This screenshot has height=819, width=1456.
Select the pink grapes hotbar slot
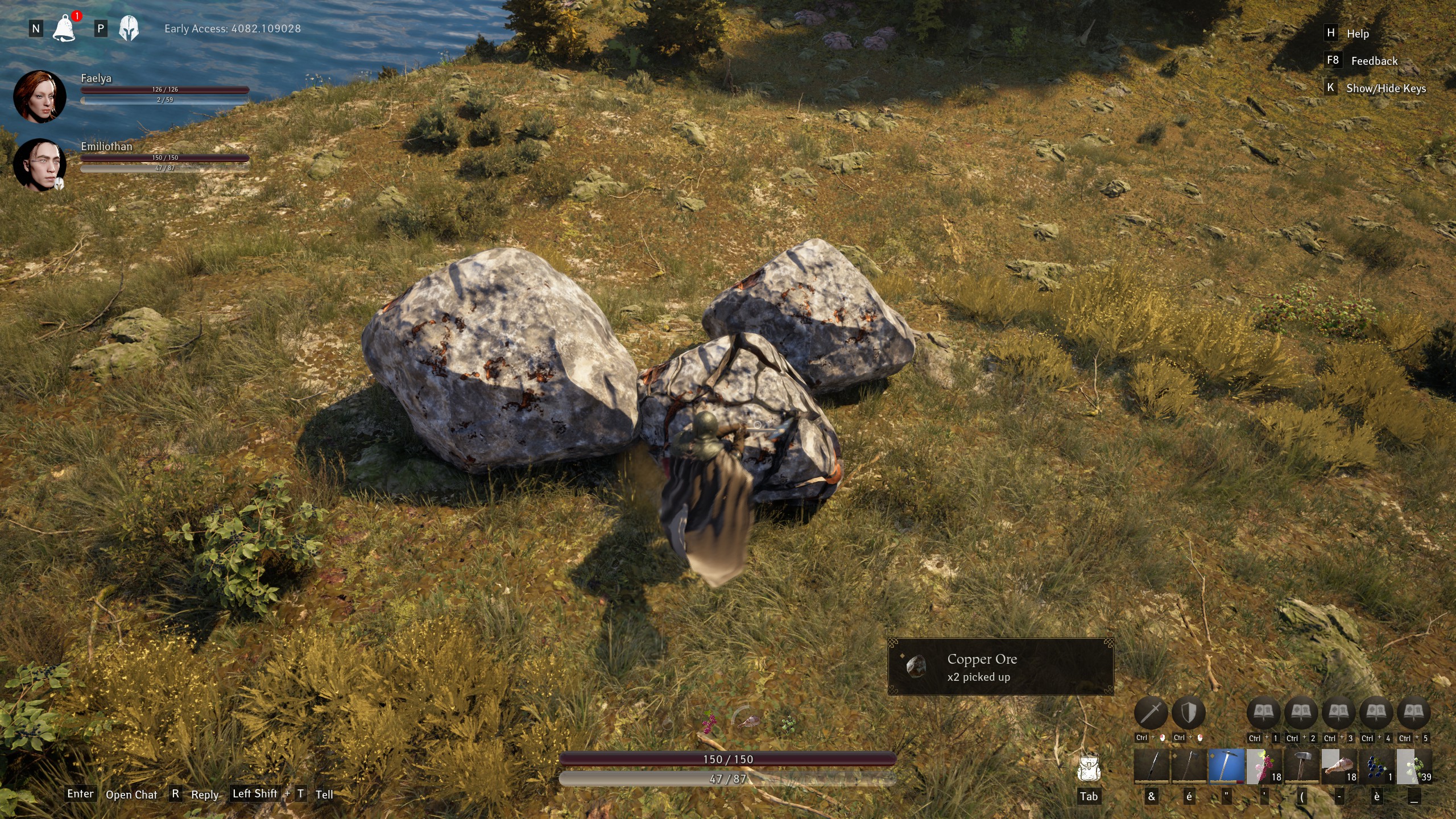pos(1264,766)
